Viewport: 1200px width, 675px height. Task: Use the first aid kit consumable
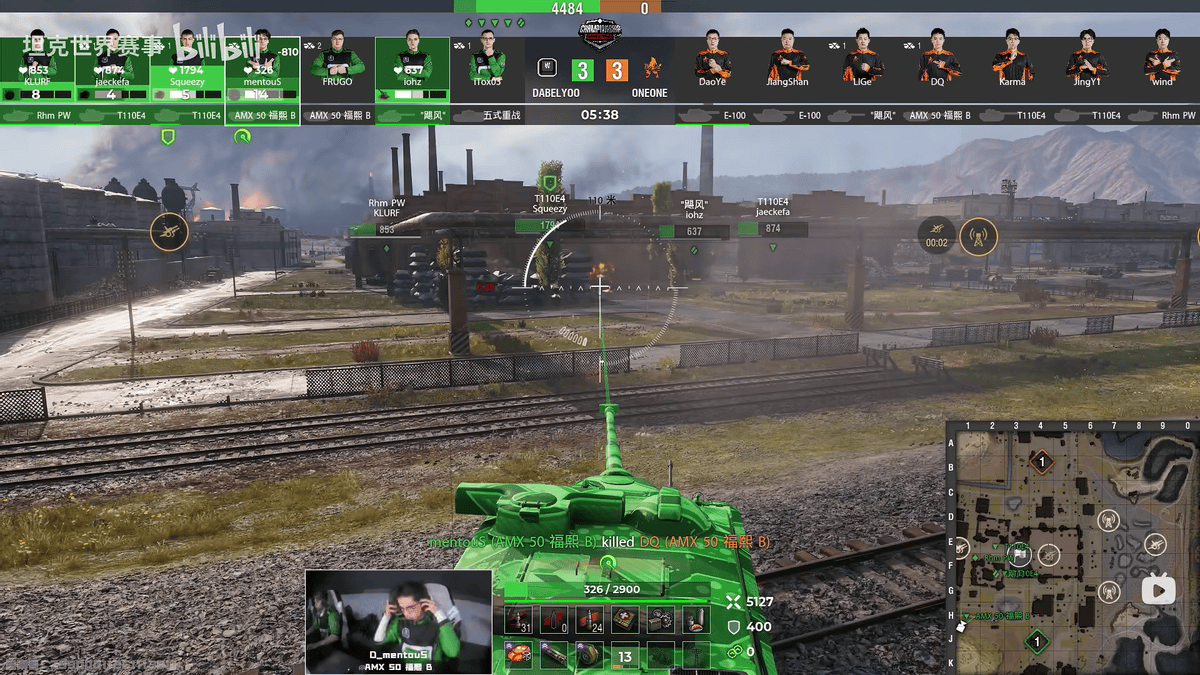(x=625, y=620)
